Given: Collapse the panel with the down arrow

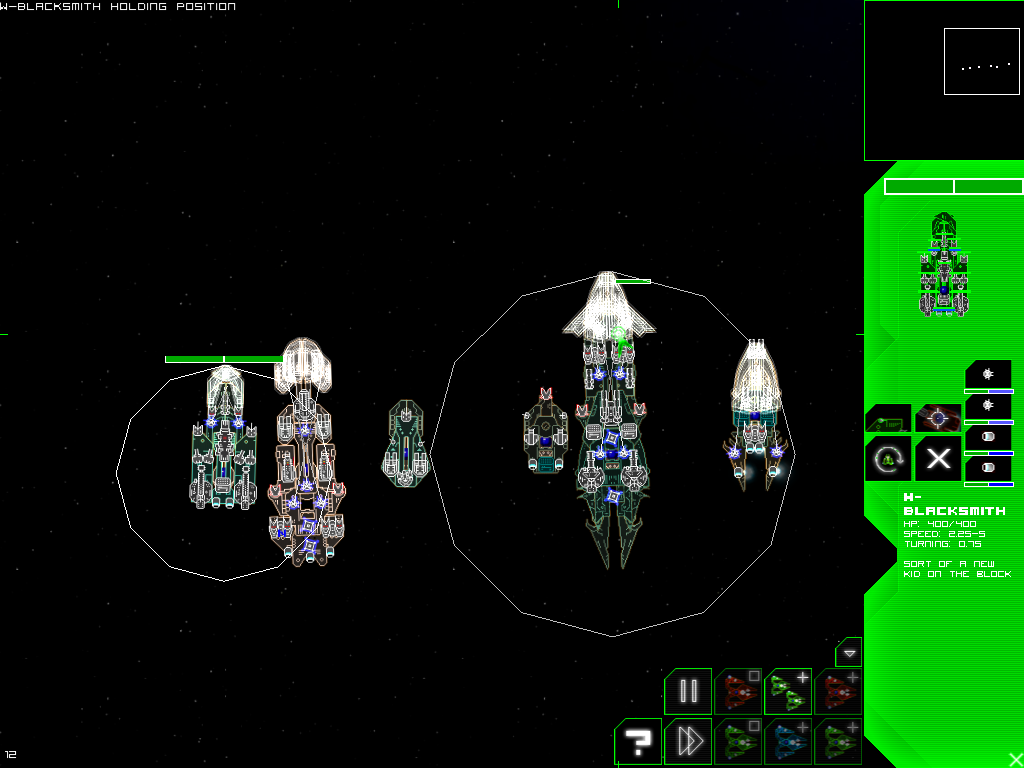Looking at the screenshot, I should (849, 652).
